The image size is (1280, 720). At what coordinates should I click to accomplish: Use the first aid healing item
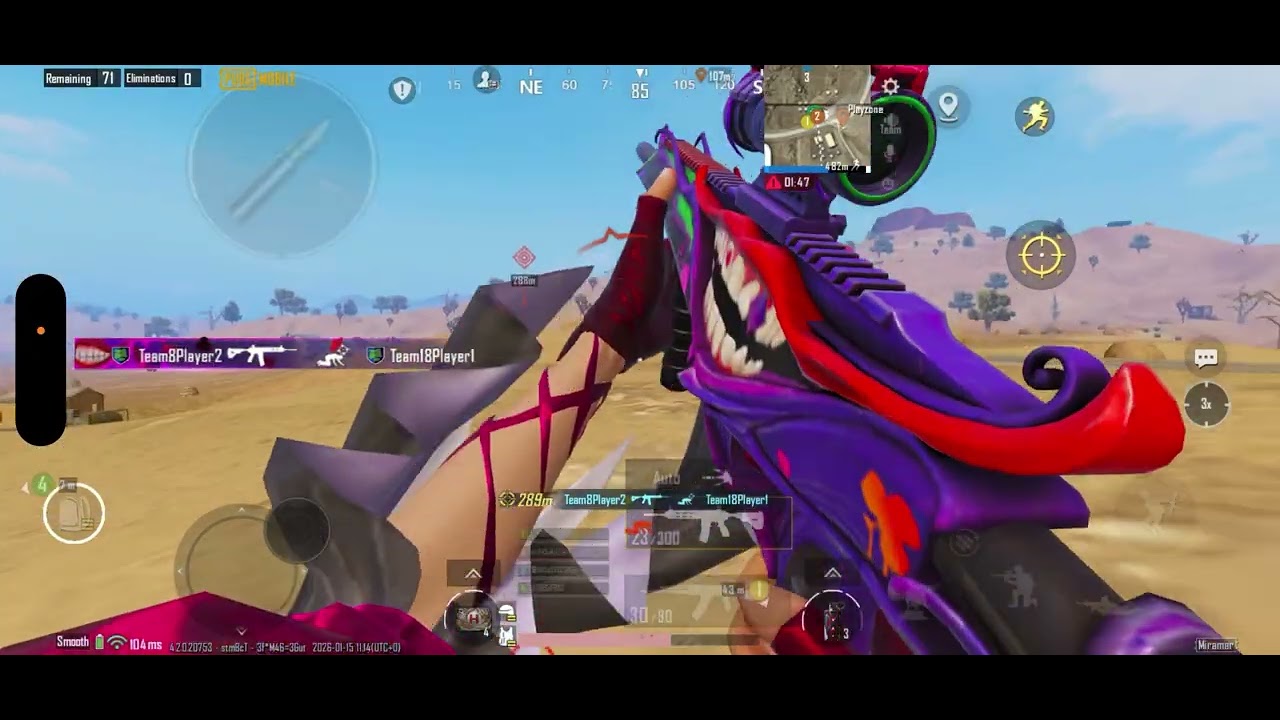click(x=474, y=618)
